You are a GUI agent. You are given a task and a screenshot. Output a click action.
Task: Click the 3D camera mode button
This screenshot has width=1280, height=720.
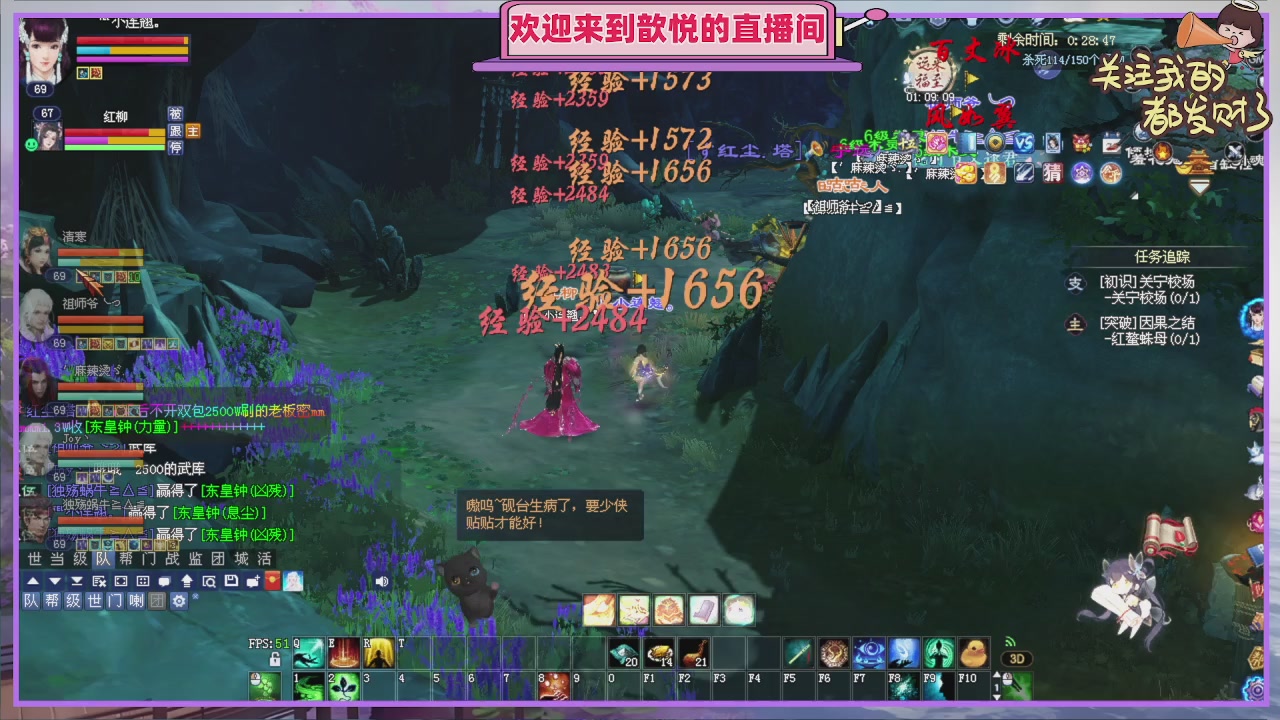point(1016,658)
